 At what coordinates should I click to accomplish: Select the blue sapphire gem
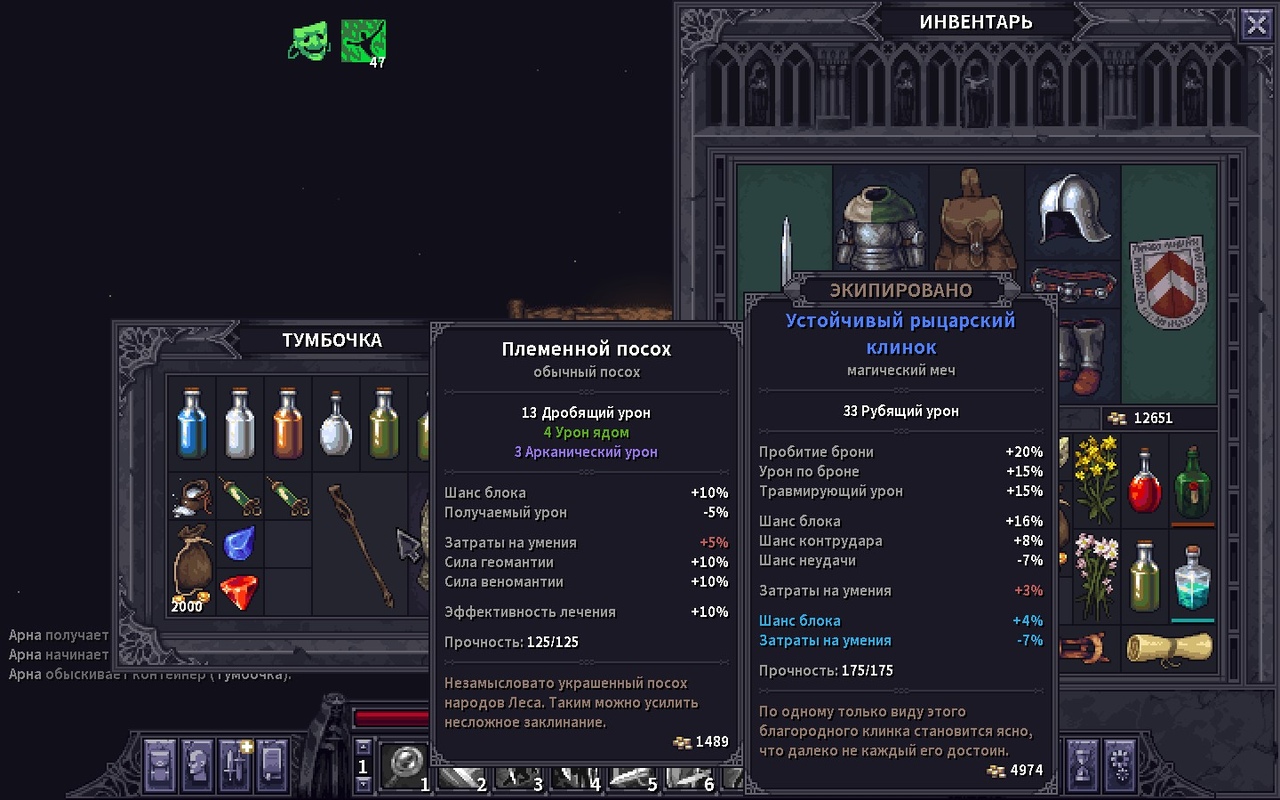pyautogui.click(x=238, y=545)
